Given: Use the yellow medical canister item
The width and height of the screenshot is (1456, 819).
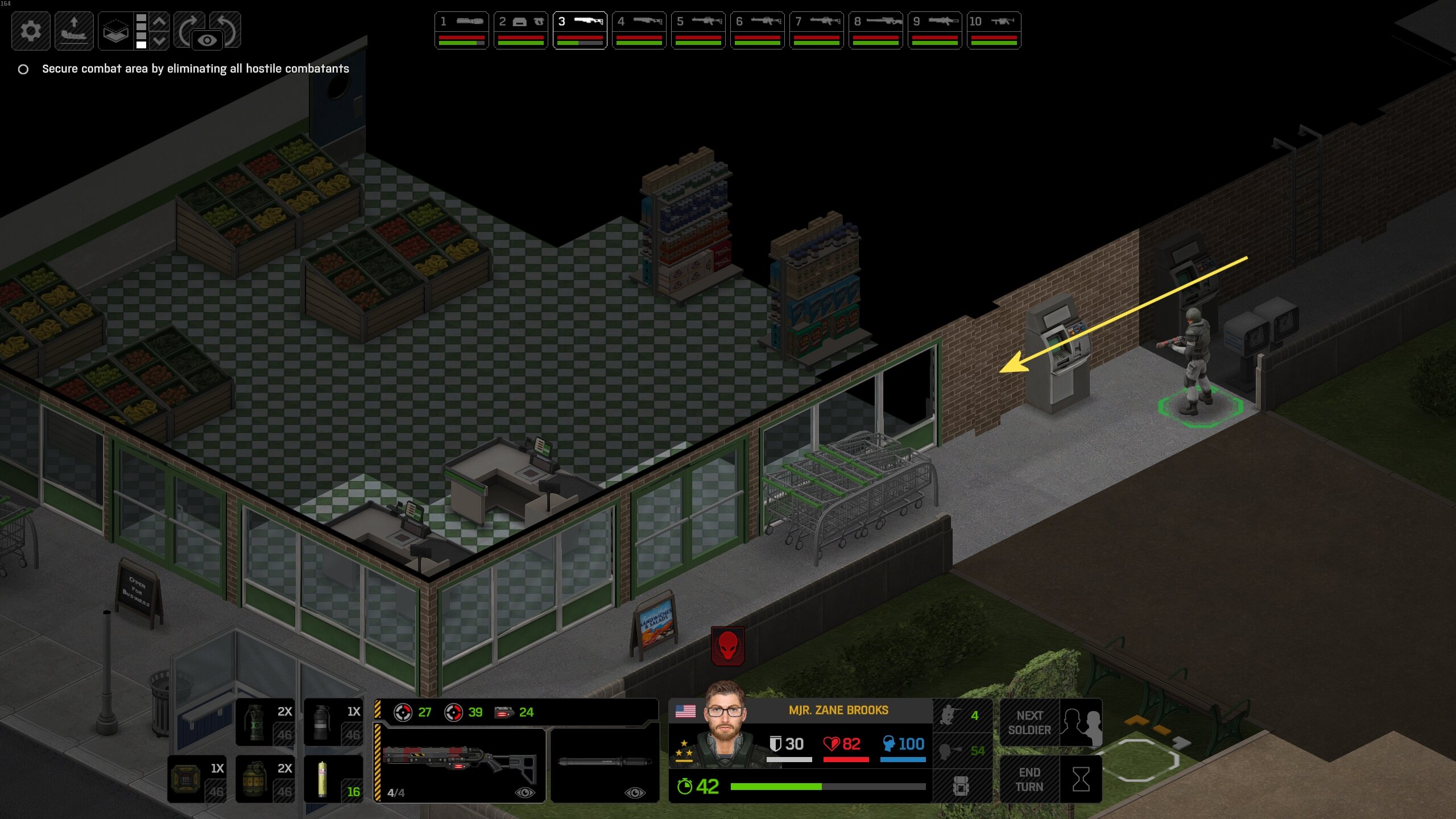Looking at the screenshot, I should tap(333, 779).
